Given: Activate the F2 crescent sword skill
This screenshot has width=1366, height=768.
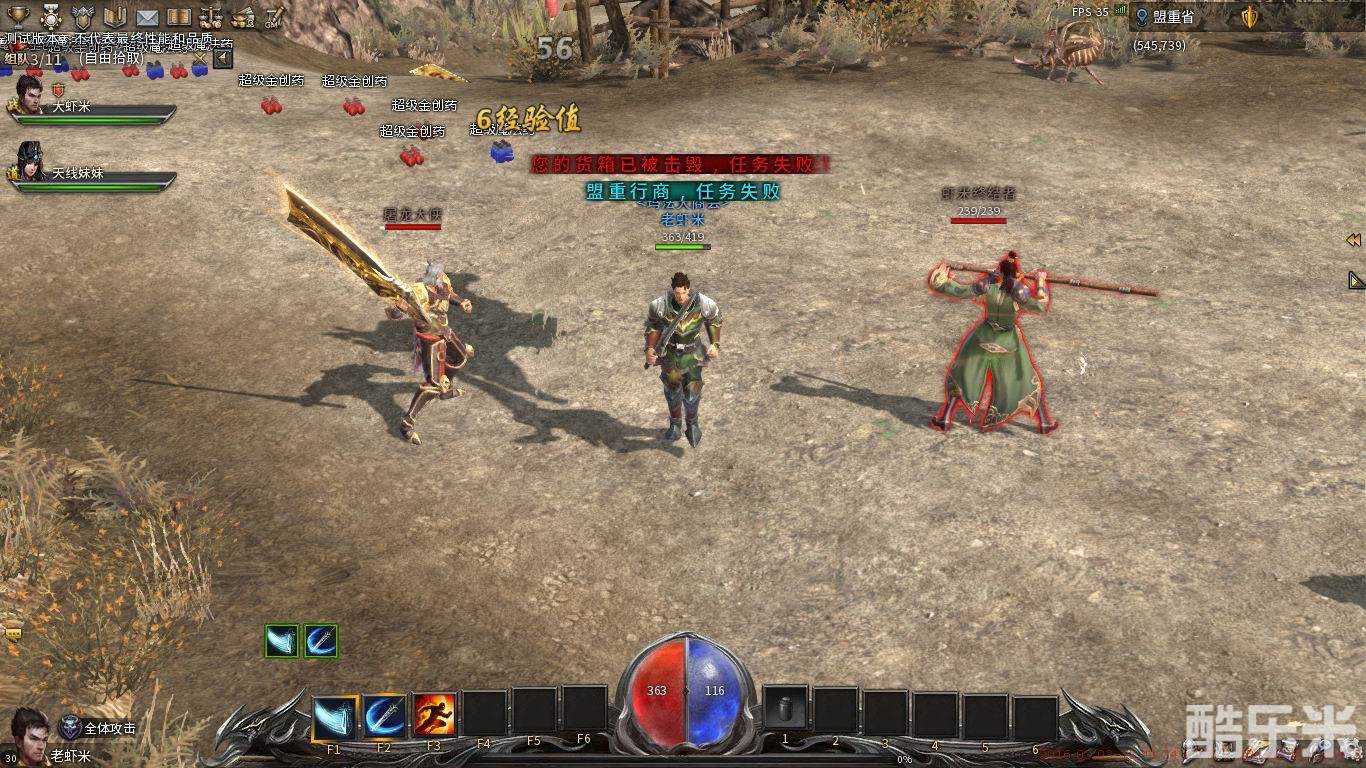Looking at the screenshot, I should (384, 716).
